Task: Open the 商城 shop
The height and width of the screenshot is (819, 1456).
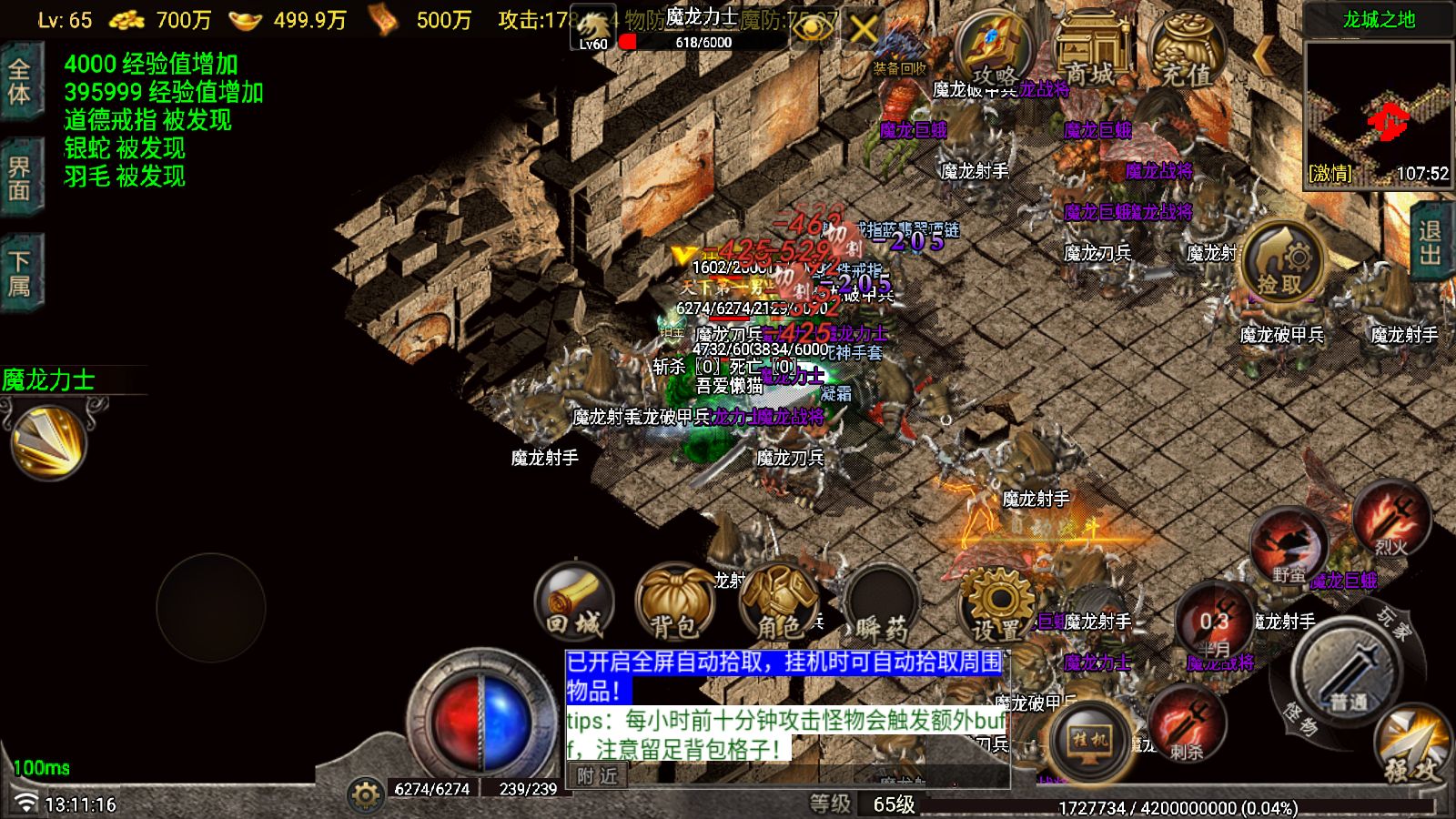Action: point(1090,50)
